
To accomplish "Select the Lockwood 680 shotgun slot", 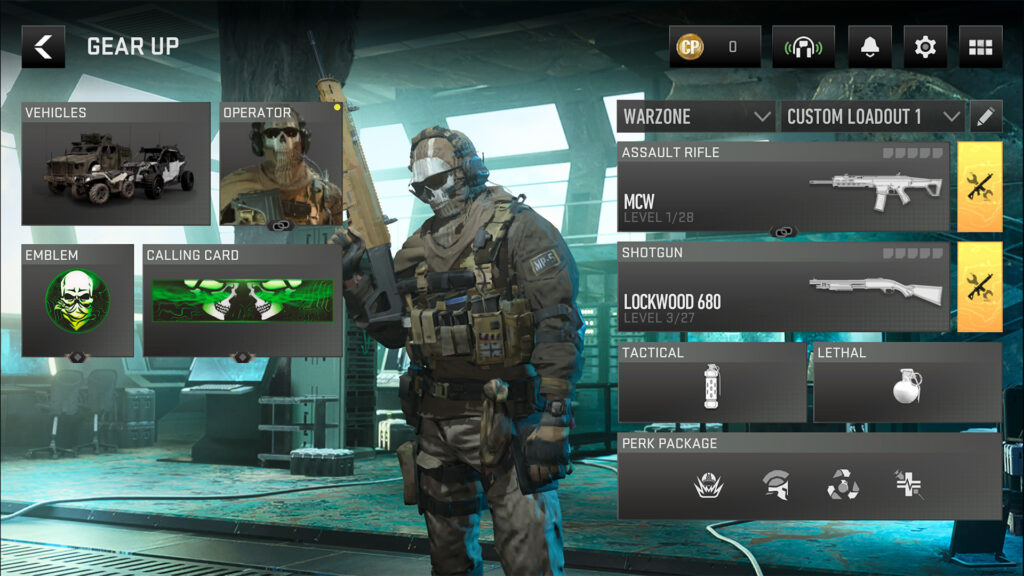I will (x=783, y=287).
